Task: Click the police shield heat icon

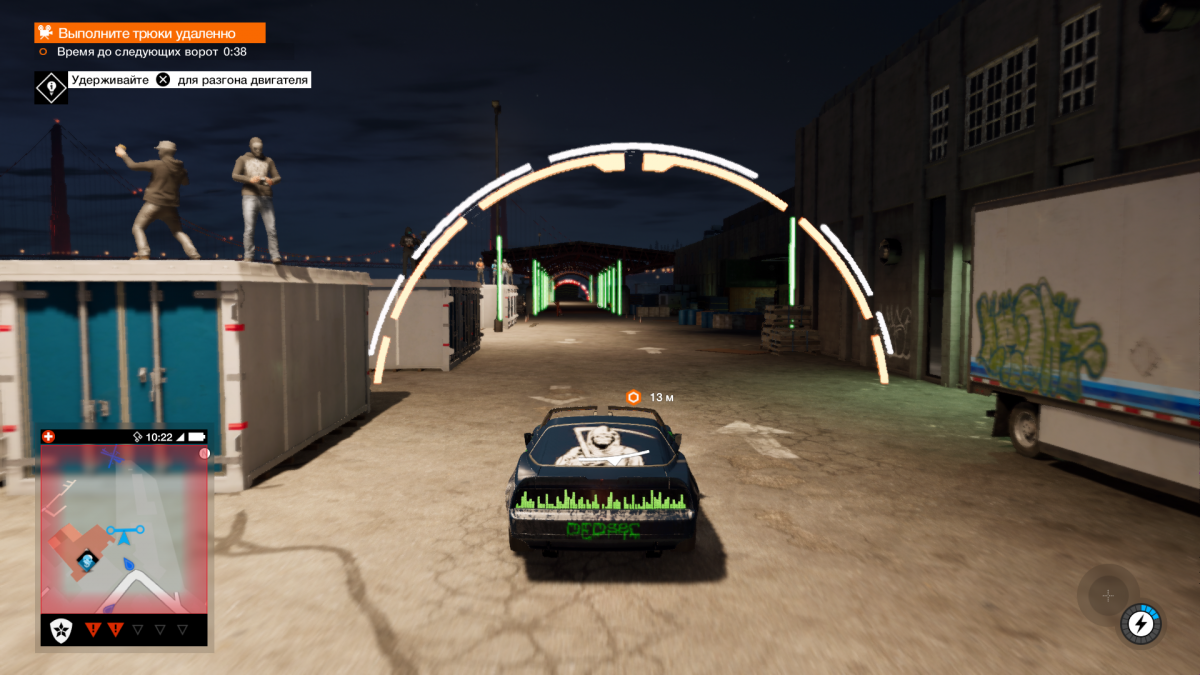Action: point(62,630)
